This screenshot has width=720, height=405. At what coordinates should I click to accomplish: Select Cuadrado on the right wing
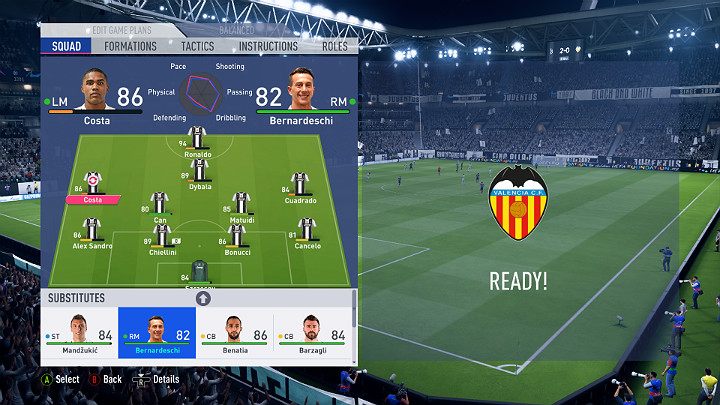pos(299,186)
